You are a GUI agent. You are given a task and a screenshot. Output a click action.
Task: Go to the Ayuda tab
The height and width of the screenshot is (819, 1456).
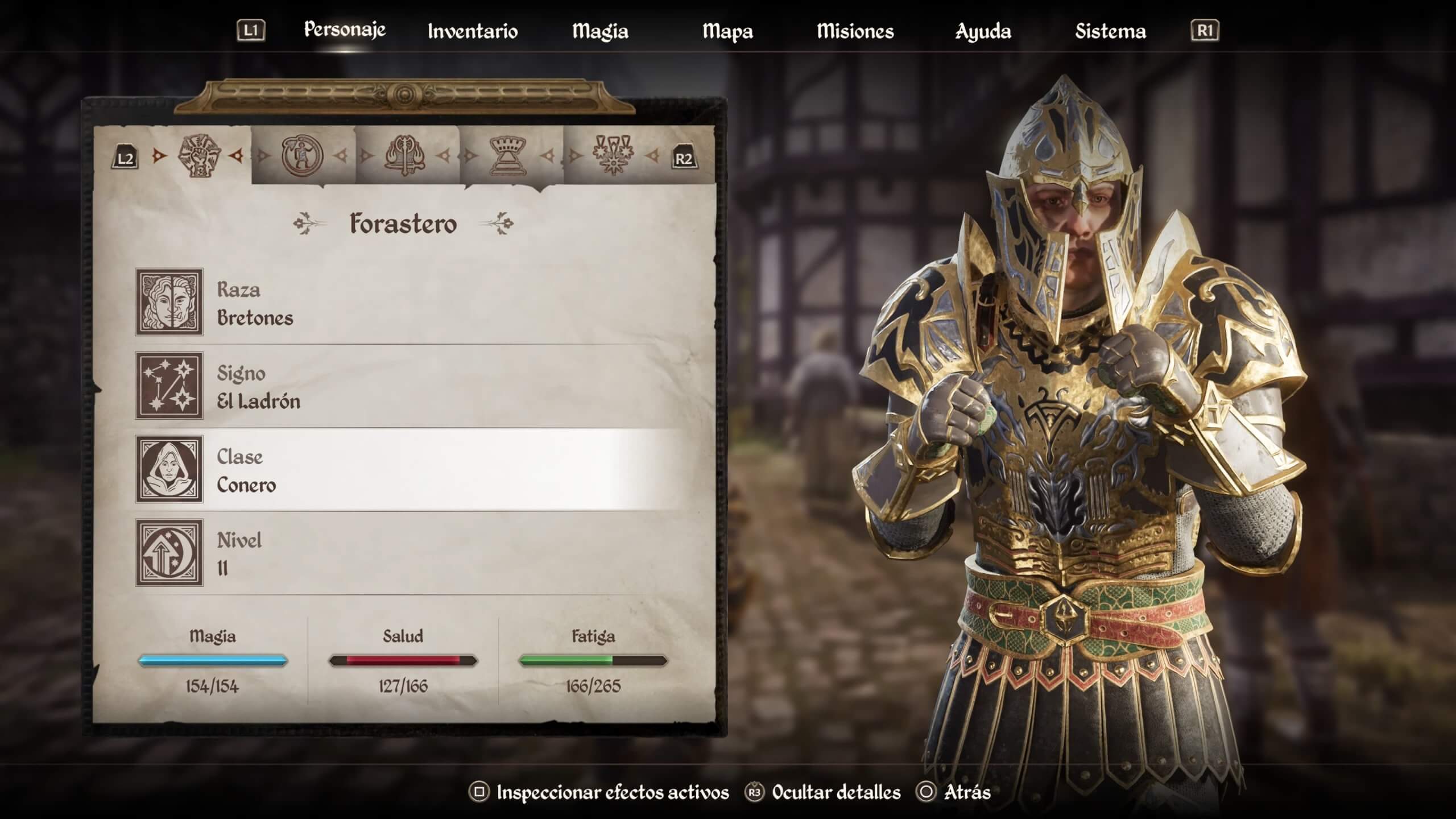coord(983,31)
